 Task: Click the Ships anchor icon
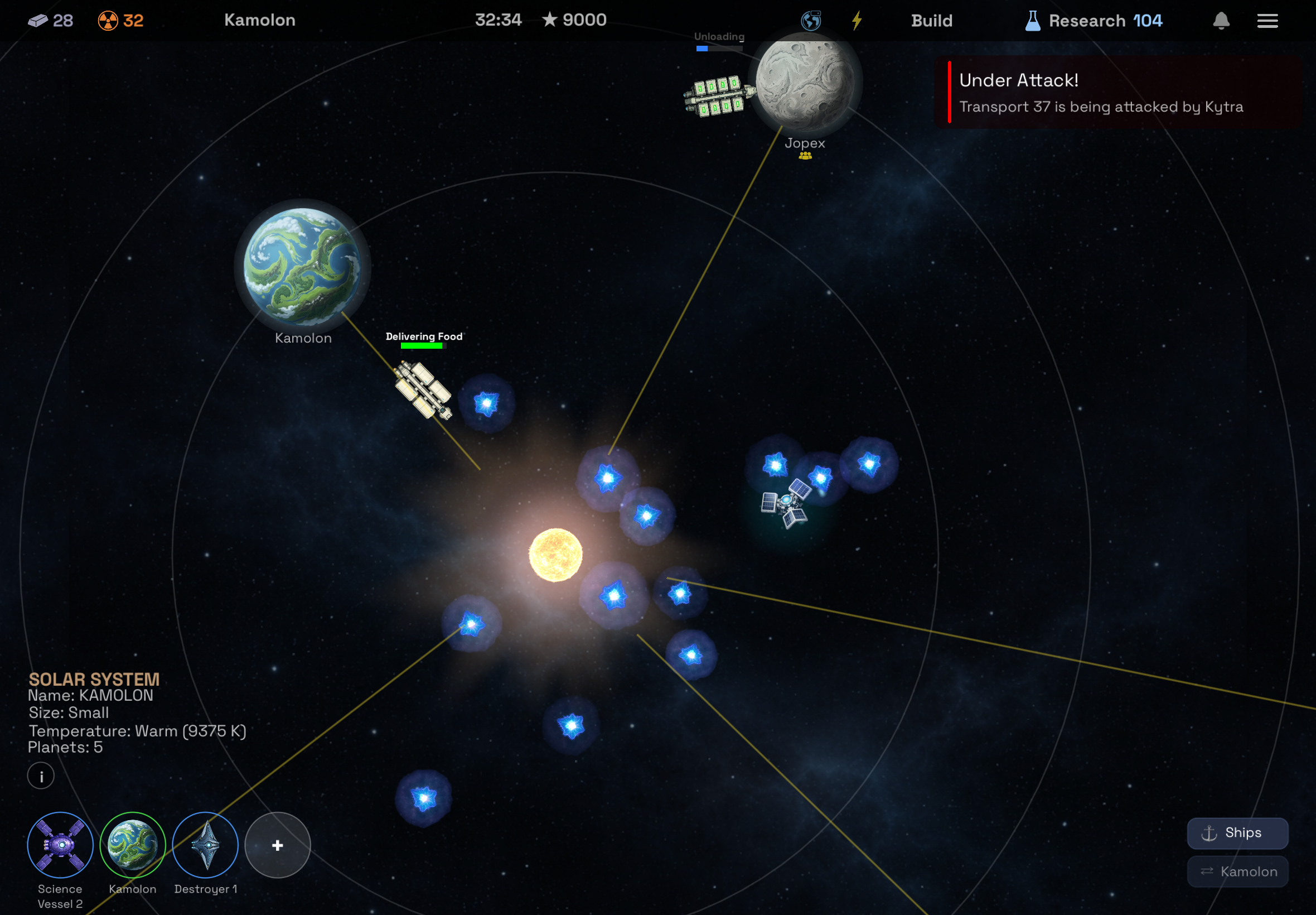(x=1208, y=832)
